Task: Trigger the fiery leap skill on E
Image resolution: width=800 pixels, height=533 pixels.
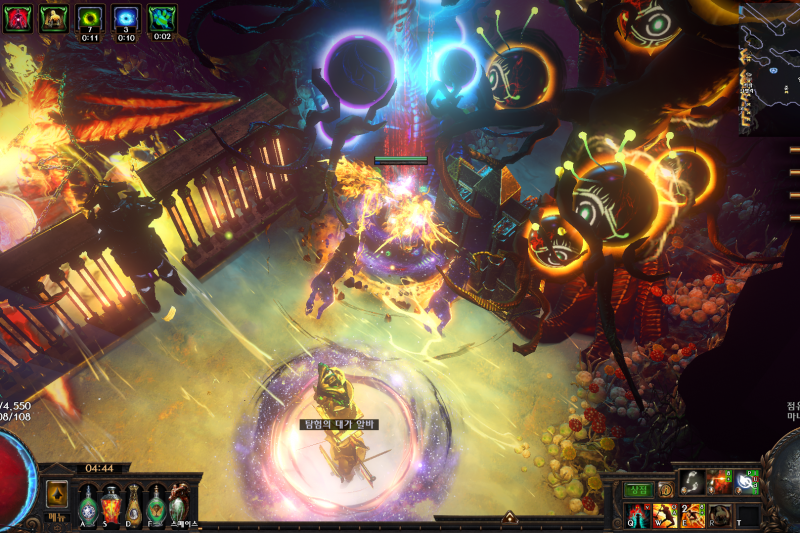Action: [692, 515]
